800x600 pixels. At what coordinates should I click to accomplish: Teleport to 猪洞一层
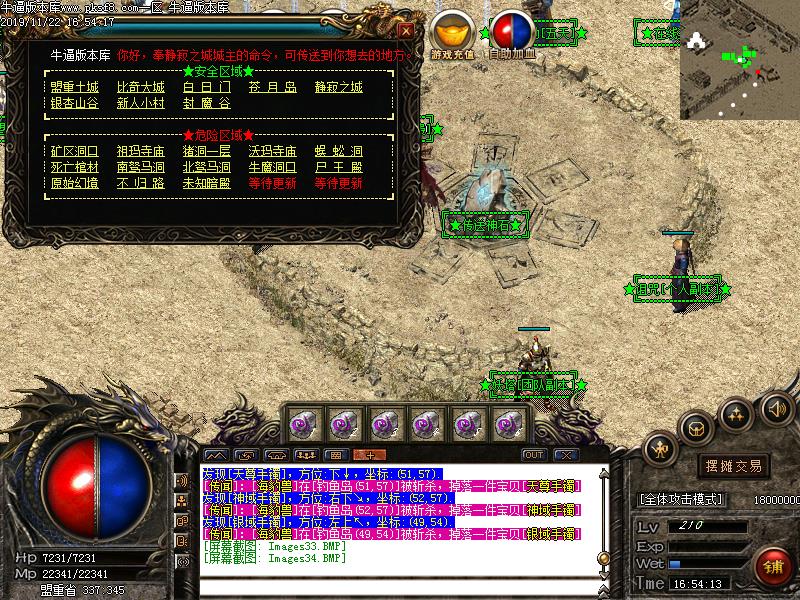coord(206,151)
